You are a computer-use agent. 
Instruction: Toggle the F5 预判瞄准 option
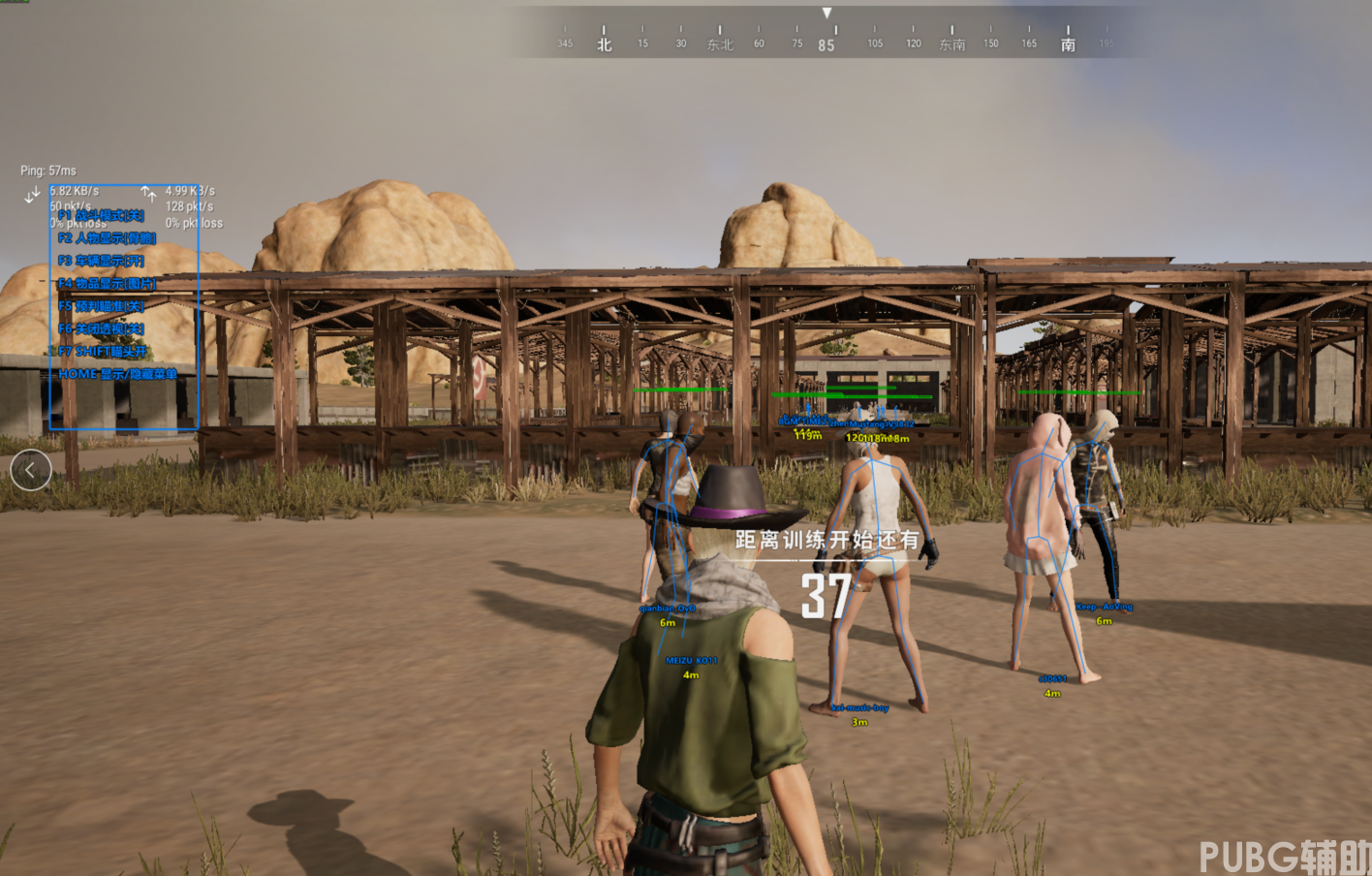click(x=101, y=306)
